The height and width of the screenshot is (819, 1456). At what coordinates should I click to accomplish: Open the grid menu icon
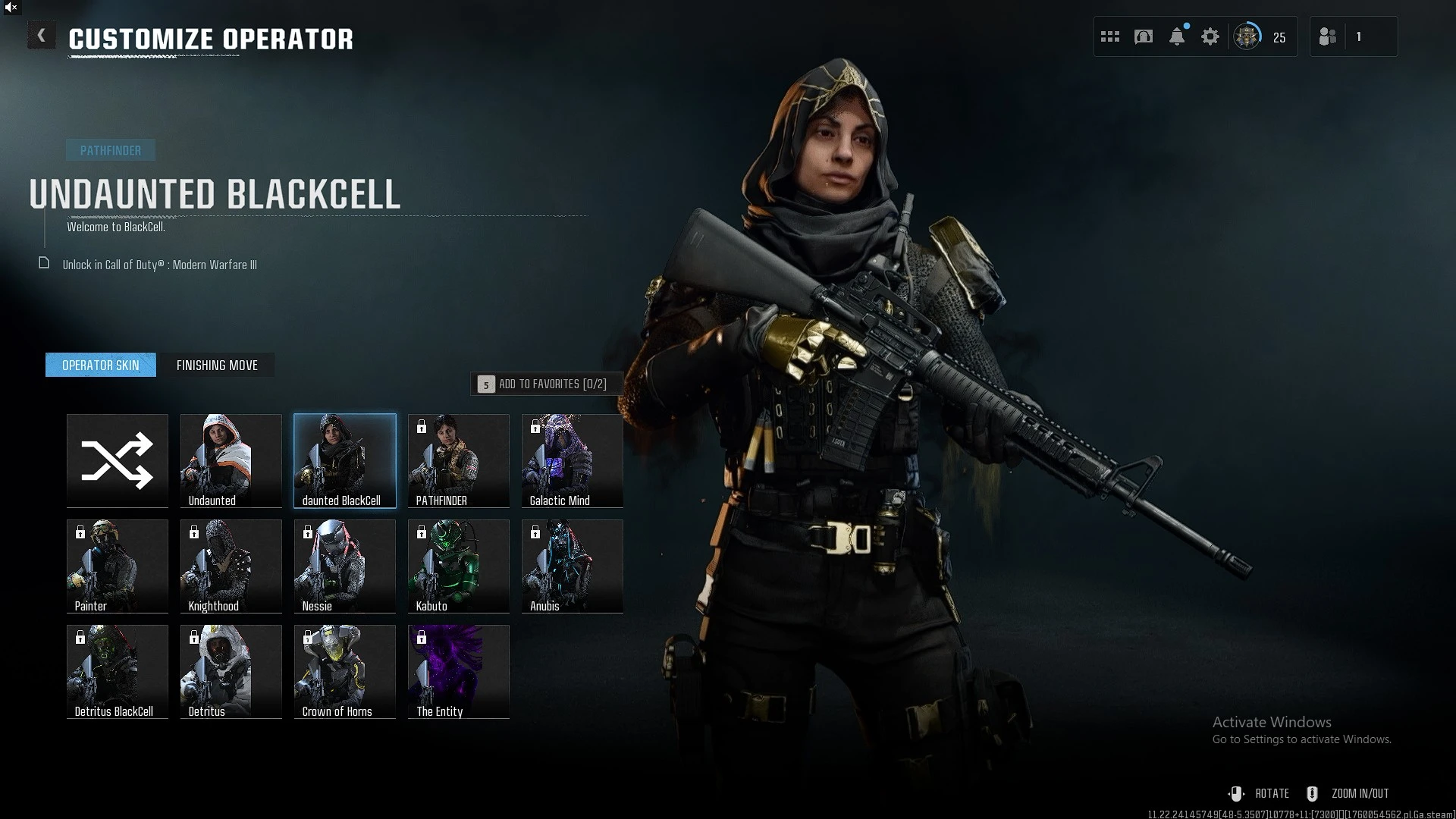[1110, 36]
